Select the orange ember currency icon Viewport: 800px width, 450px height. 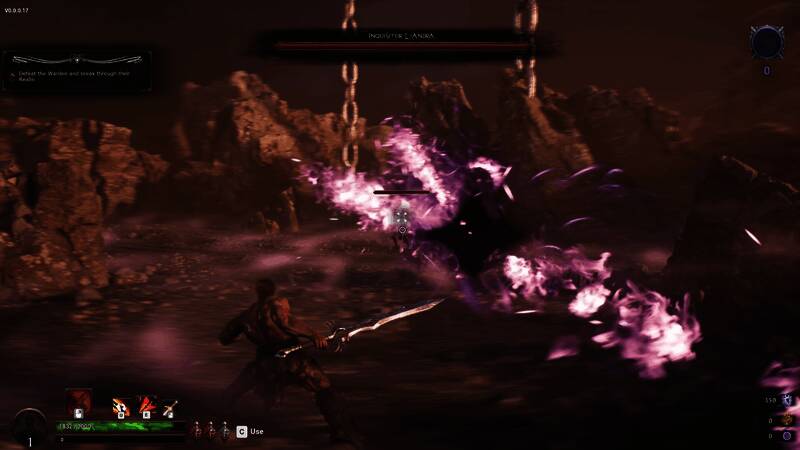788,418
